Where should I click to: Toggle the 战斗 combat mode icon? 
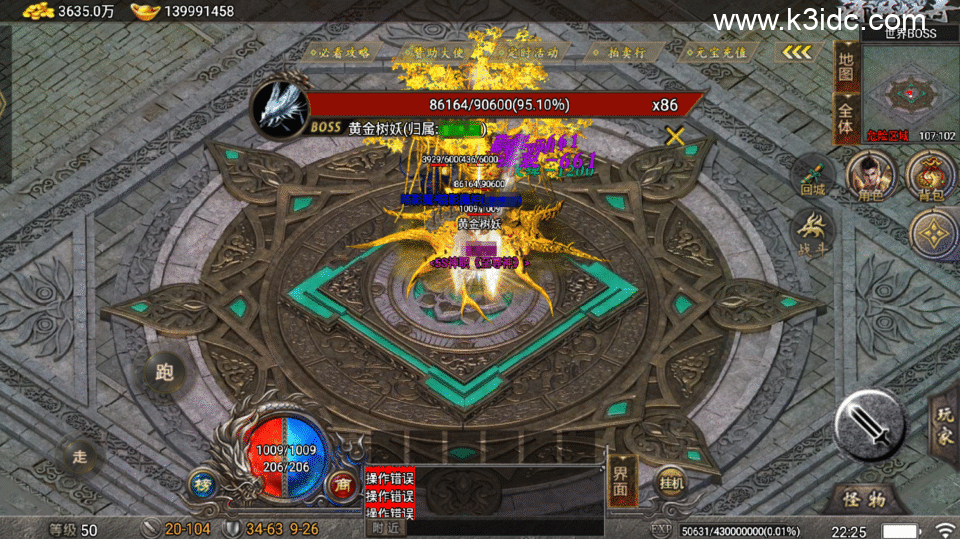[813, 233]
